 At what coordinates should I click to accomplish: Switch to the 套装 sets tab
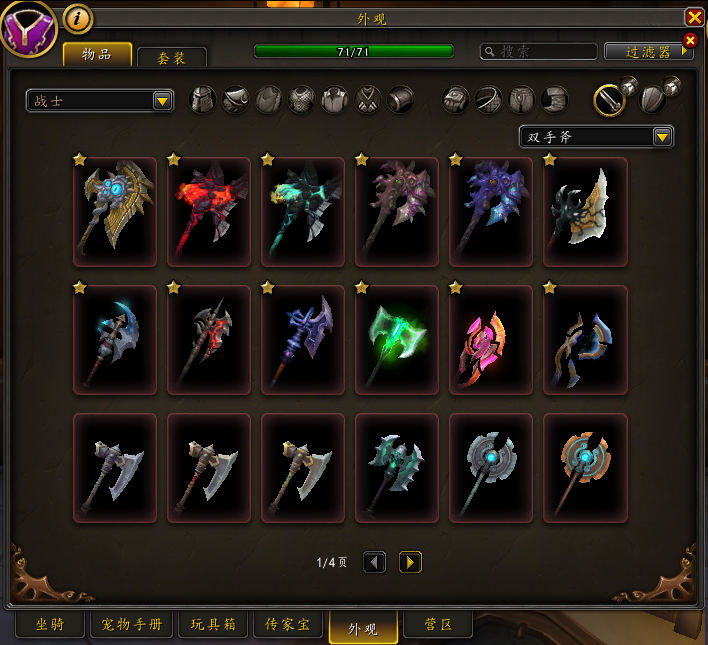[x=172, y=58]
